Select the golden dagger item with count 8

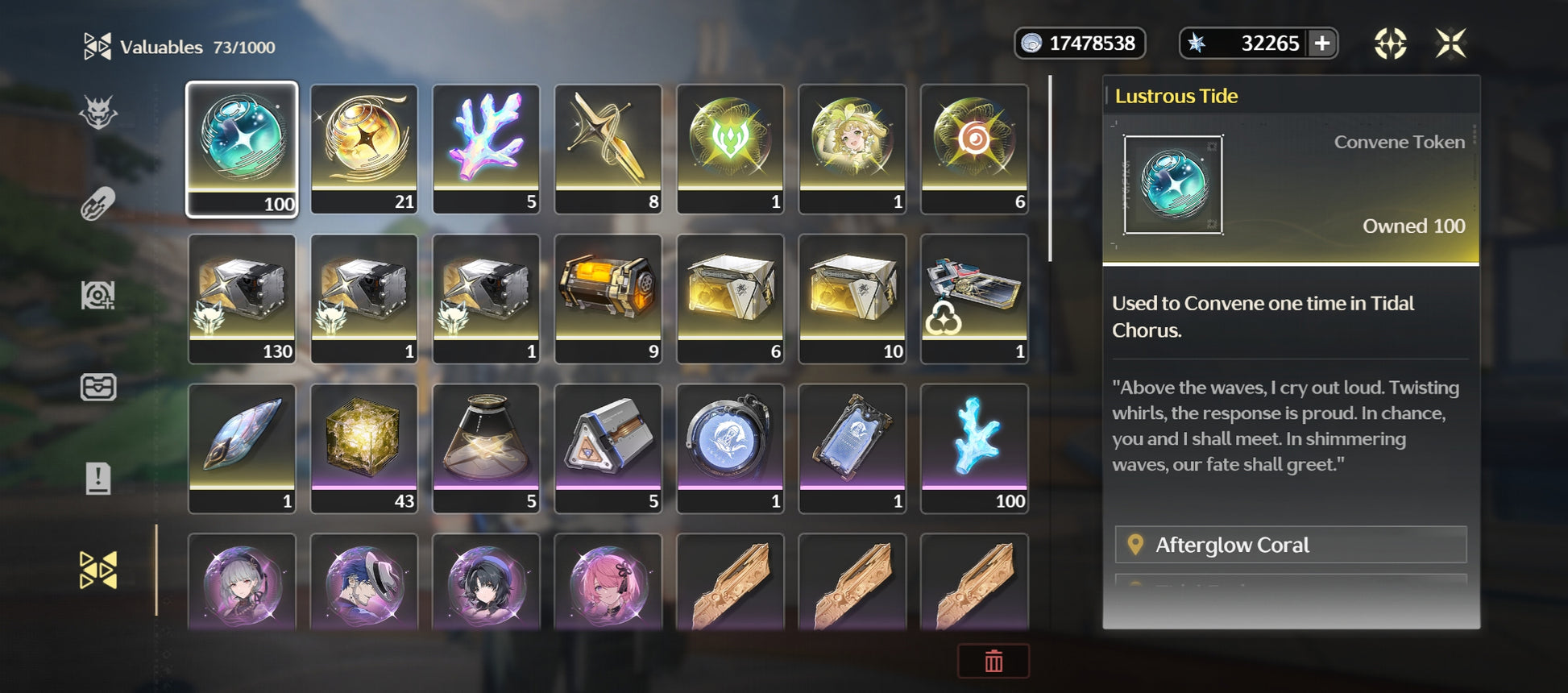pyautogui.click(x=608, y=149)
